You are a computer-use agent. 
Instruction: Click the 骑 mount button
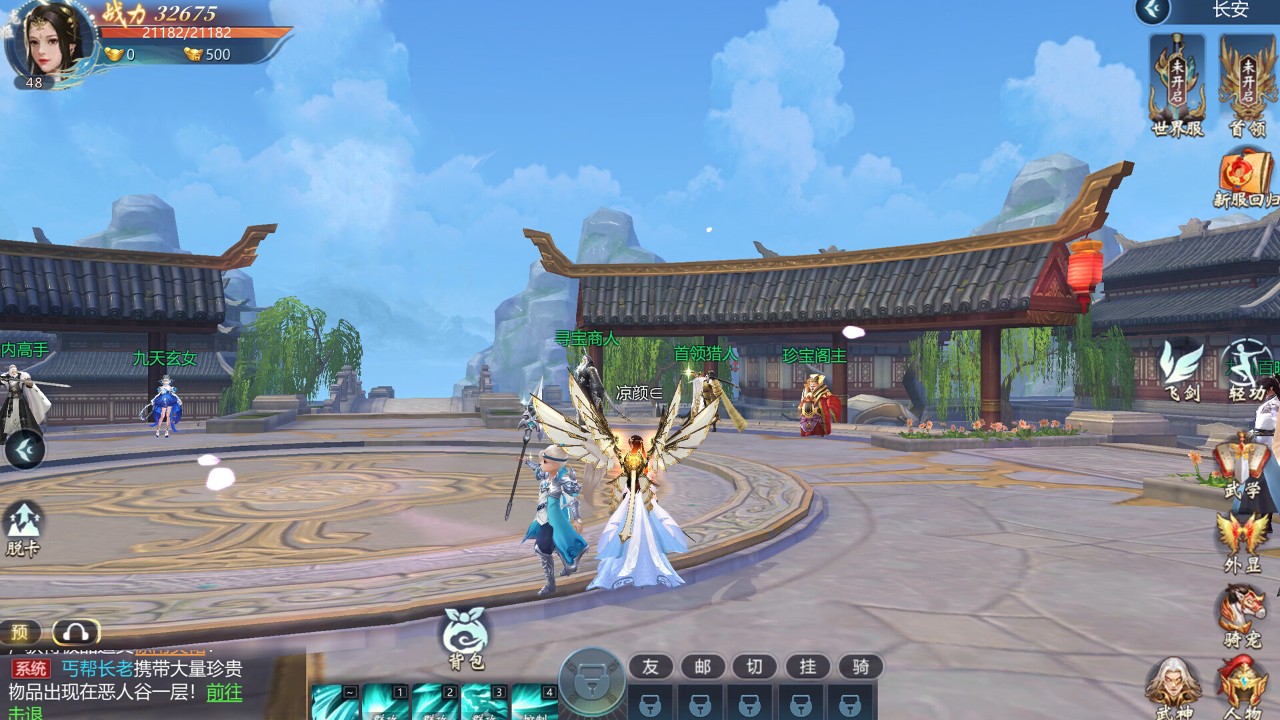pyautogui.click(x=860, y=667)
